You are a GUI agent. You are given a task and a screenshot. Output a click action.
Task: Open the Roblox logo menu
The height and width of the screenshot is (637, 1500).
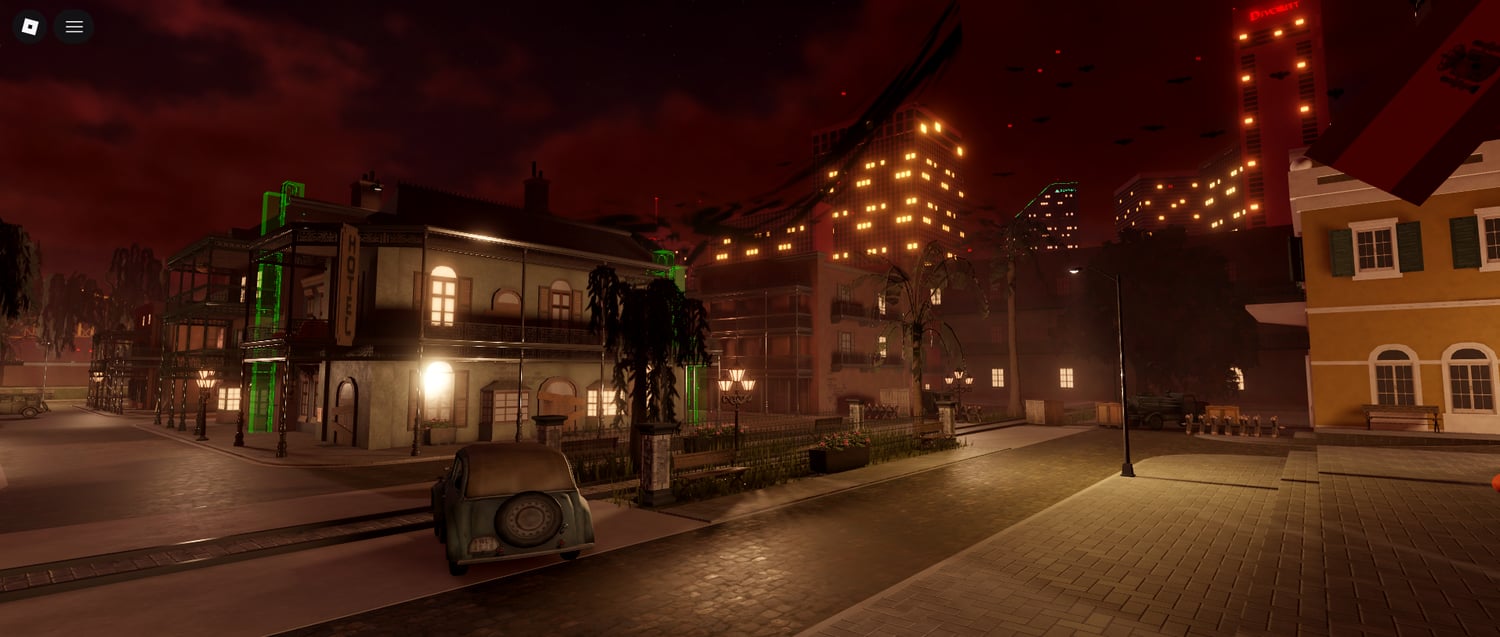30,27
